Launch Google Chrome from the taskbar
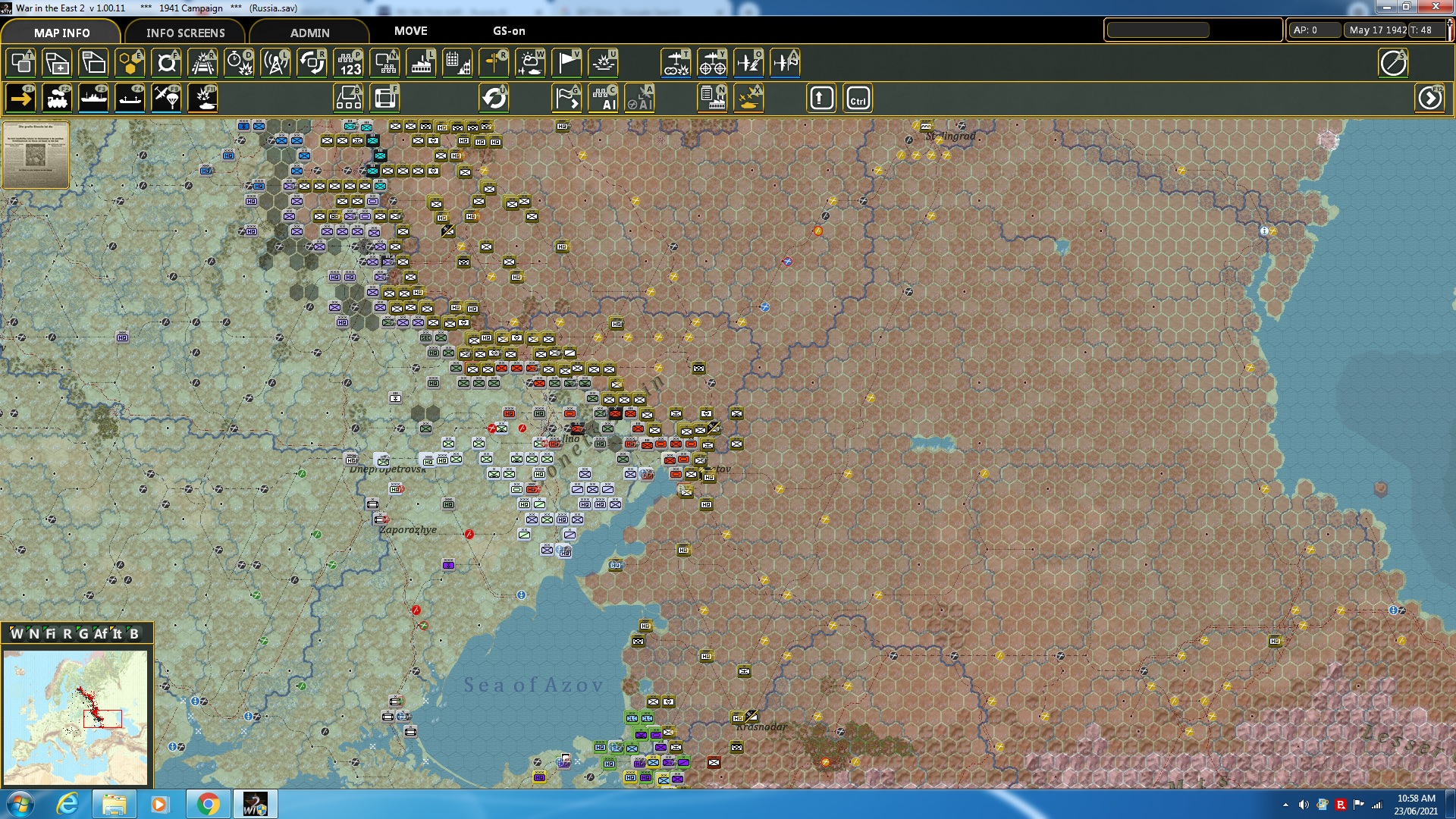Screen dimensions: 1456x819 (209, 803)
